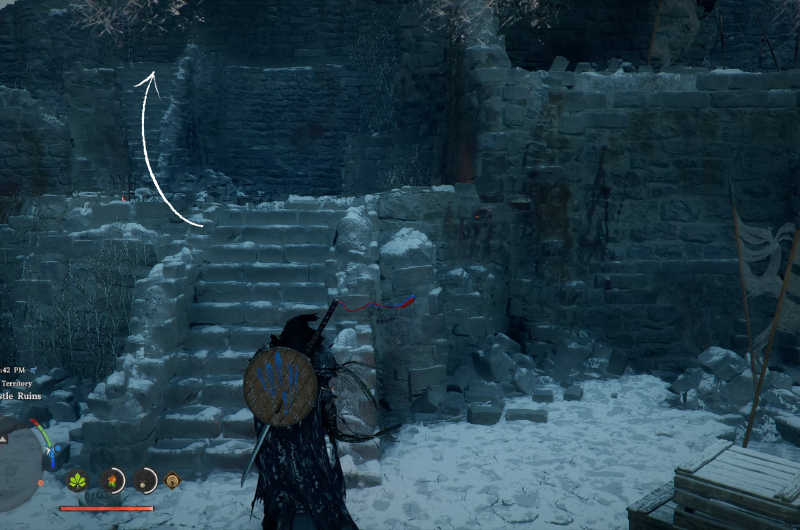Activate the diamond-shaped spiral icon
The height and width of the screenshot is (530, 800).
(x=172, y=481)
